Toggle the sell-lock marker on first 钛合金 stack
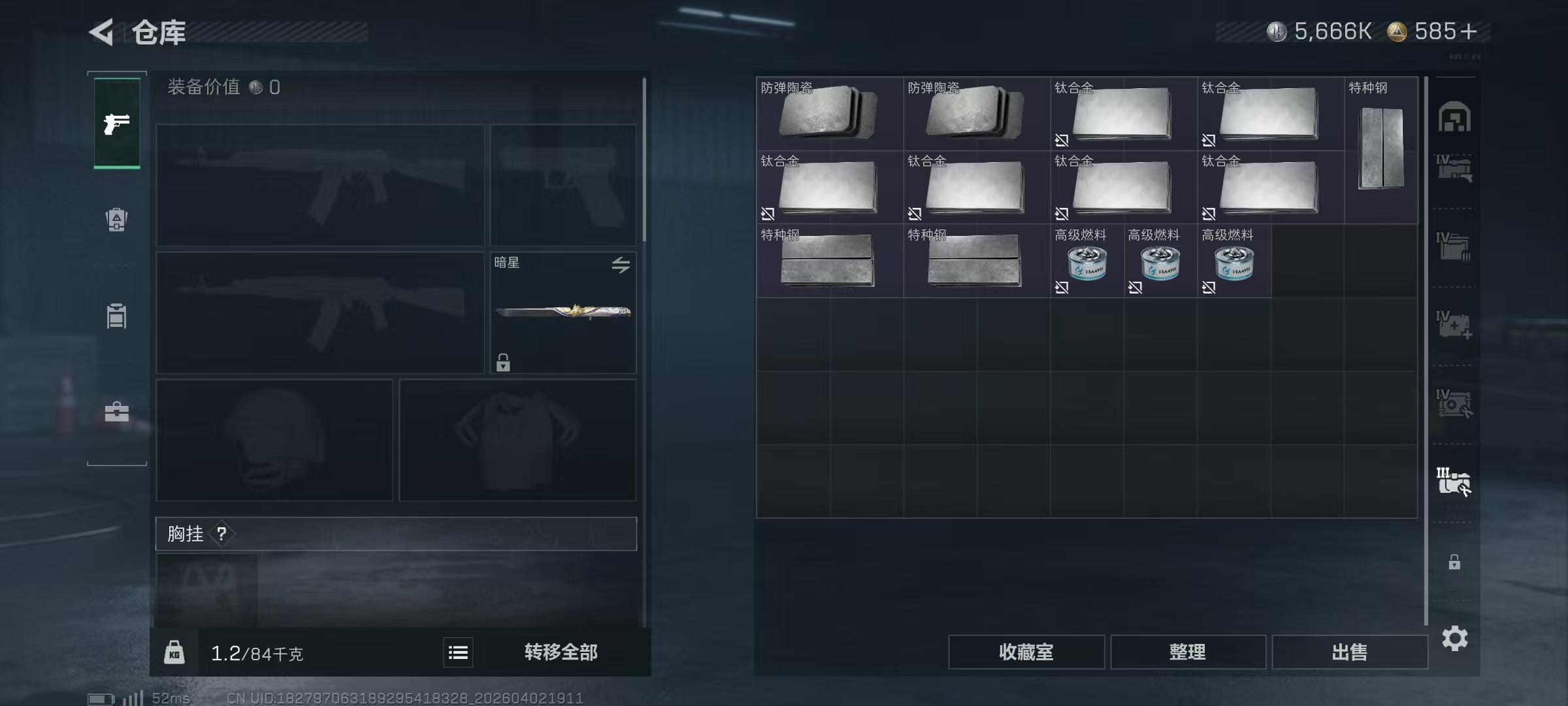The width and height of the screenshot is (1568, 706). pos(1062,141)
